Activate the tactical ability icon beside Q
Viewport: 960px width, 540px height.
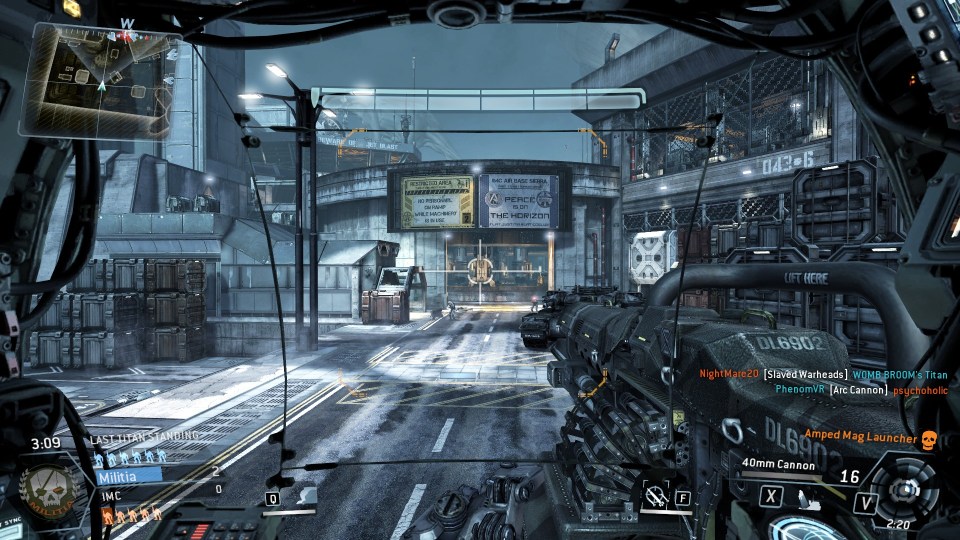306,496
